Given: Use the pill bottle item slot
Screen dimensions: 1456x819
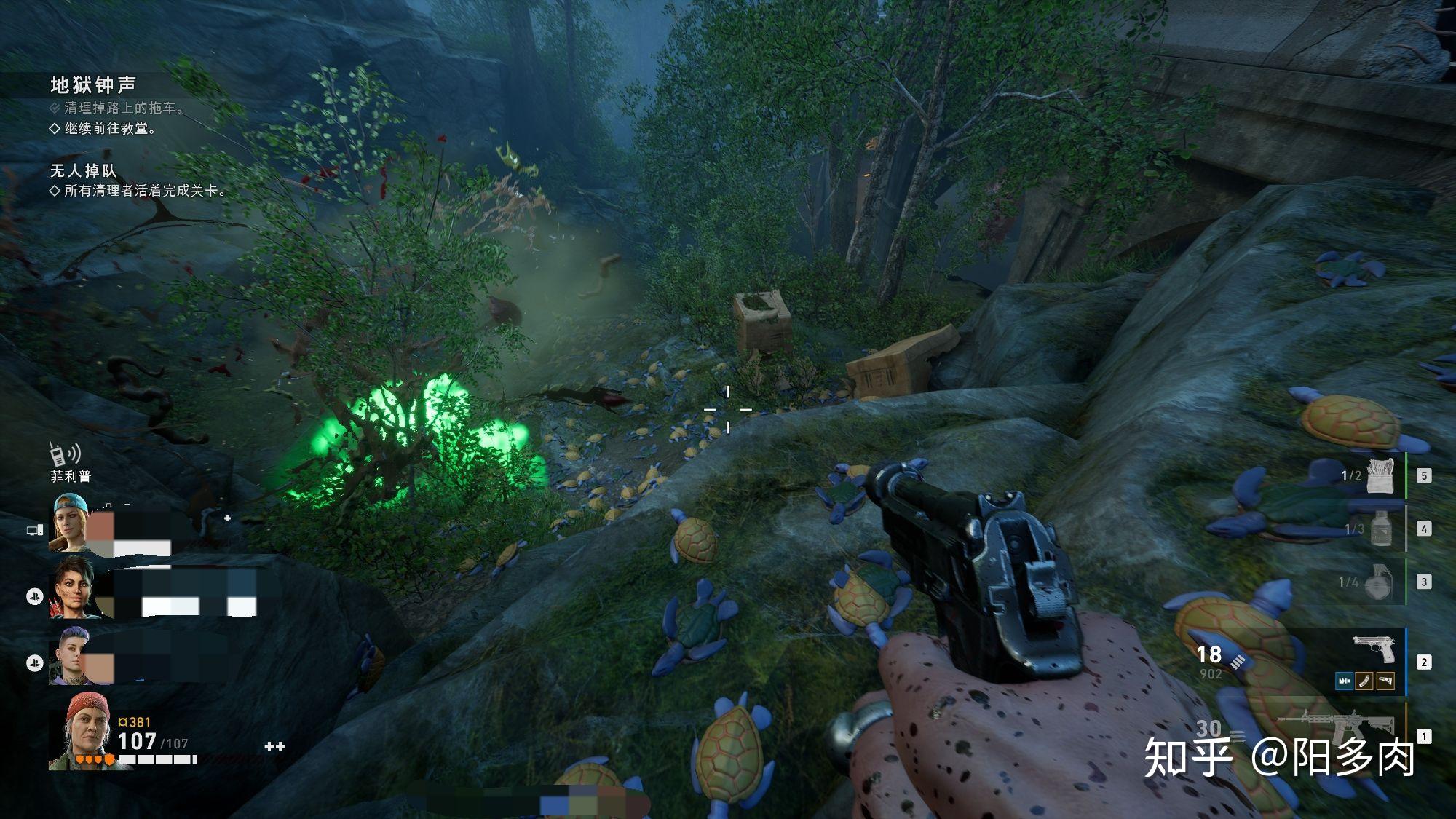Looking at the screenshot, I should tap(1380, 528).
